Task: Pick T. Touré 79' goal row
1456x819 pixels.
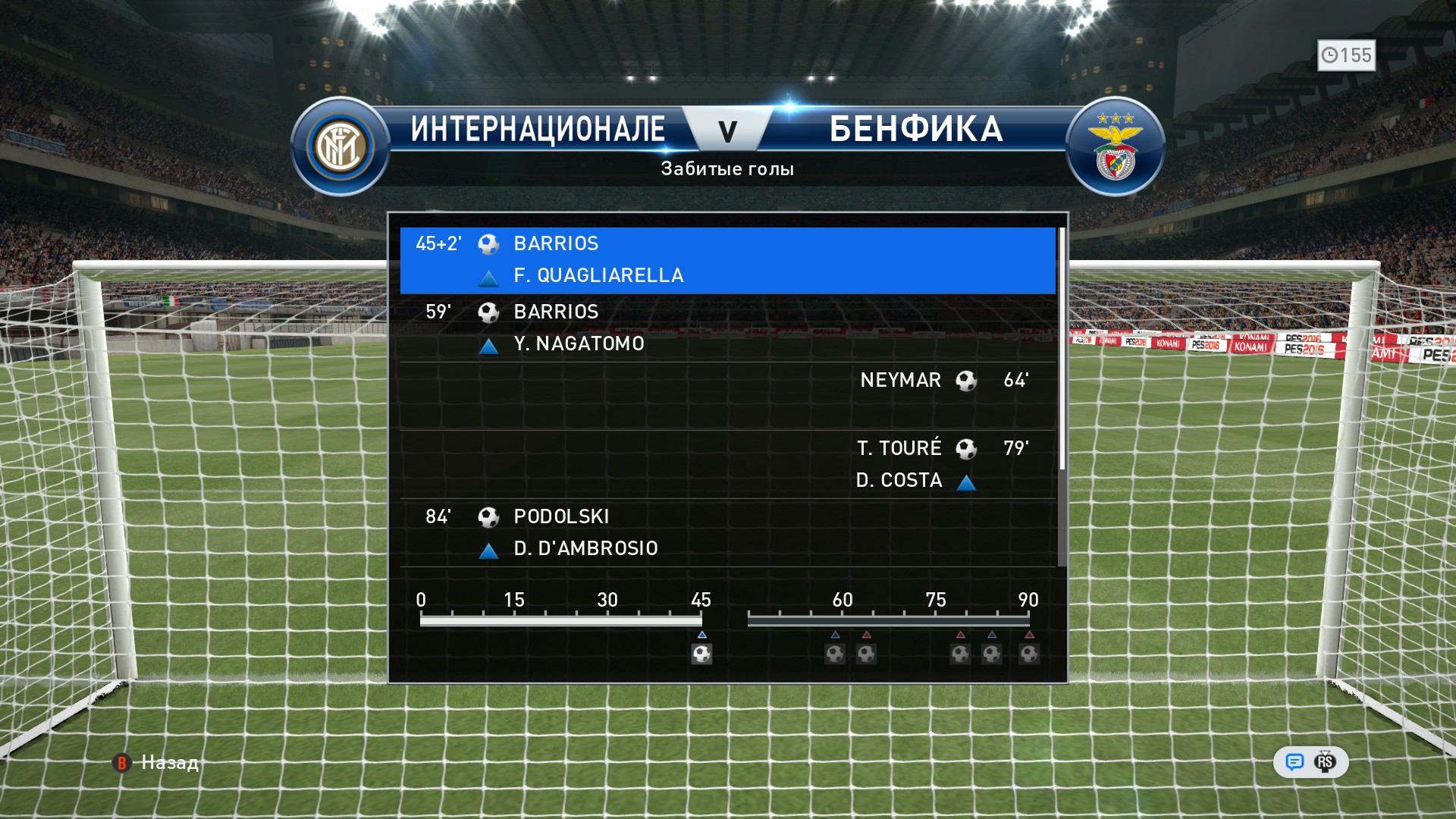Action: tap(726, 464)
